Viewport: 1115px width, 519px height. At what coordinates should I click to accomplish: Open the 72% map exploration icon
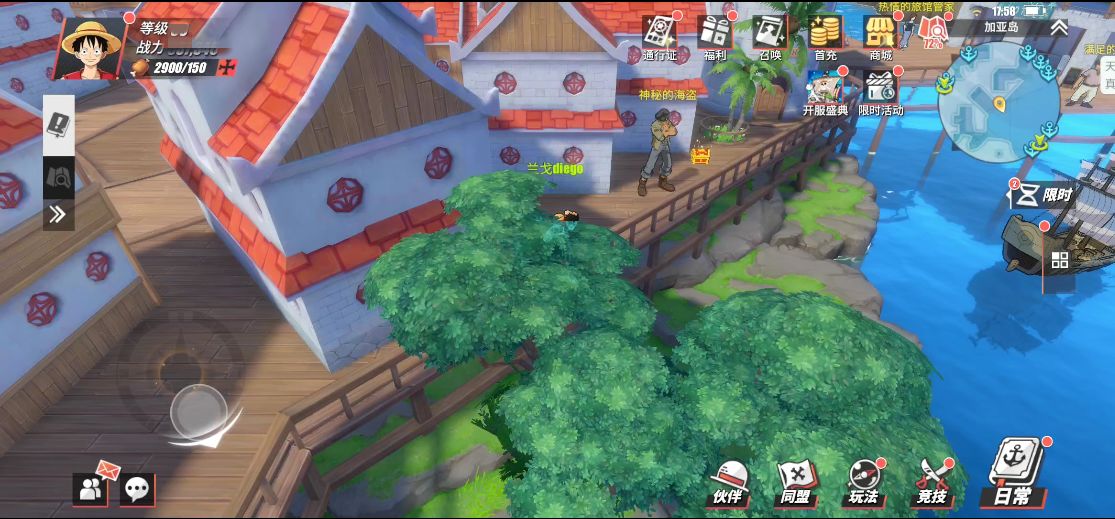click(x=932, y=35)
